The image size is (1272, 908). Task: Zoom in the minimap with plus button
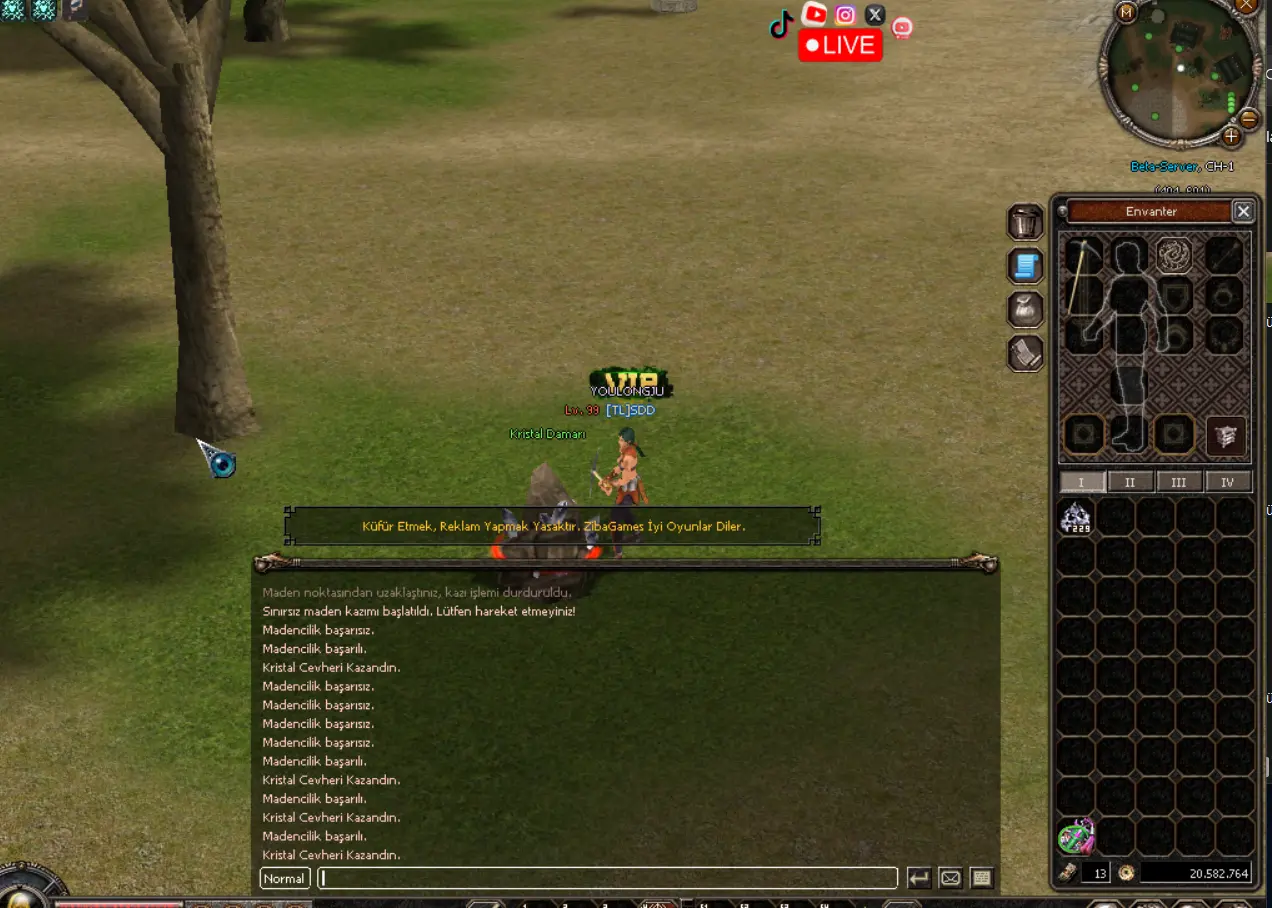click(1231, 135)
